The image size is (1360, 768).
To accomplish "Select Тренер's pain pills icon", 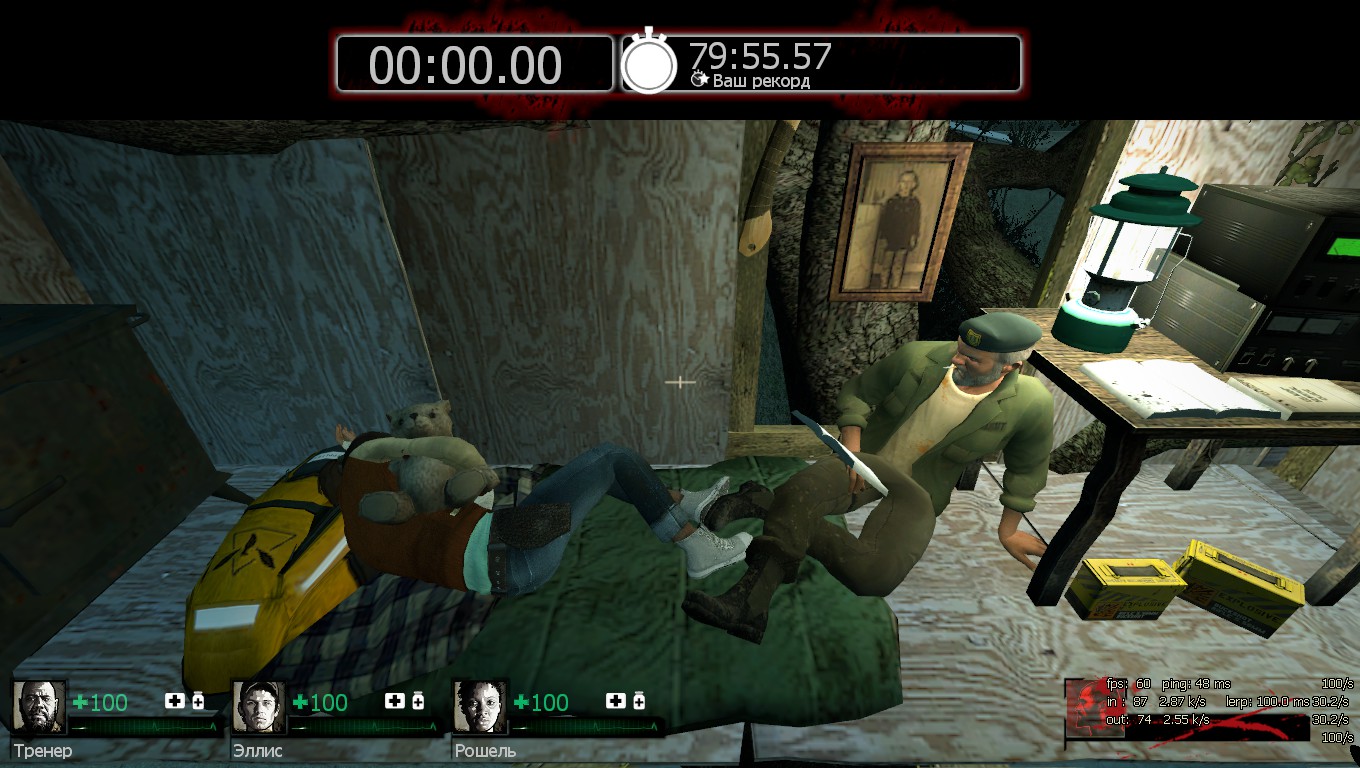I will (x=198, y=701).
